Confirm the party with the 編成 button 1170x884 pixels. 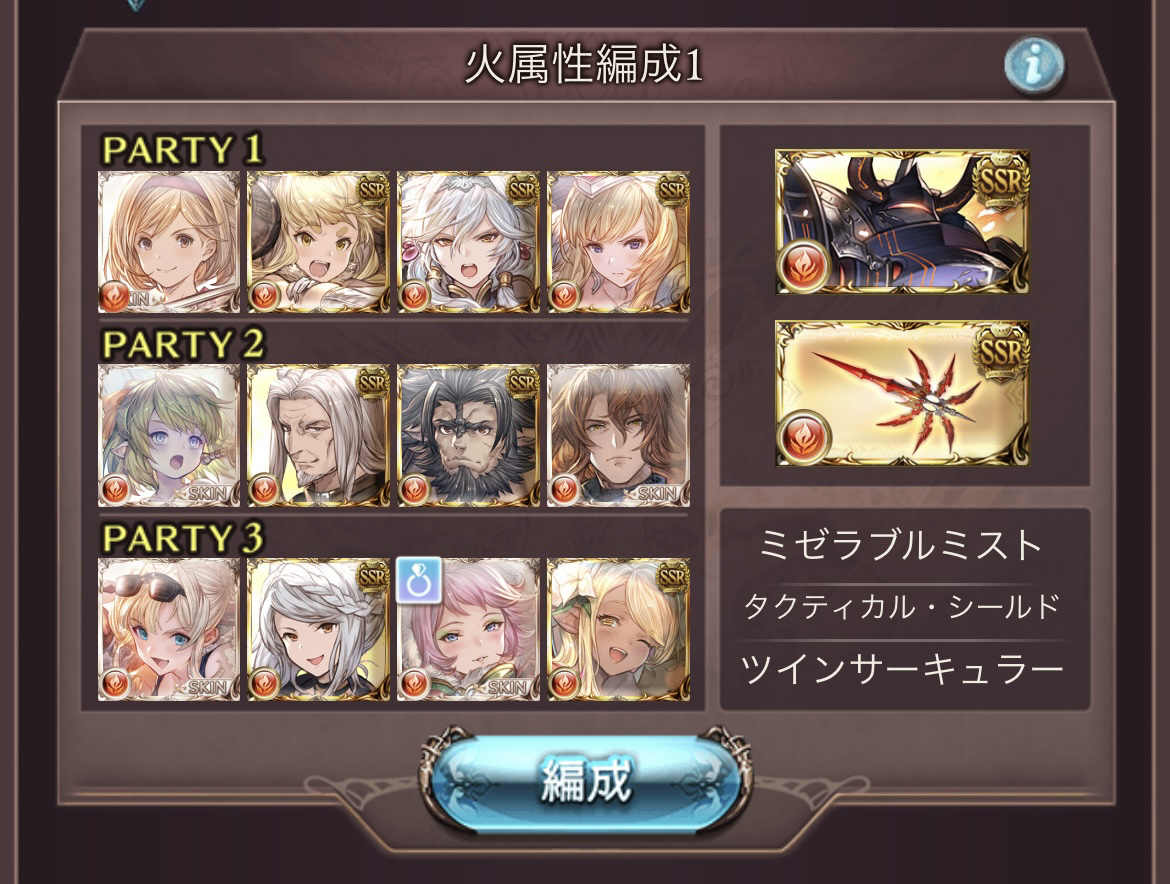pos(586,779)
